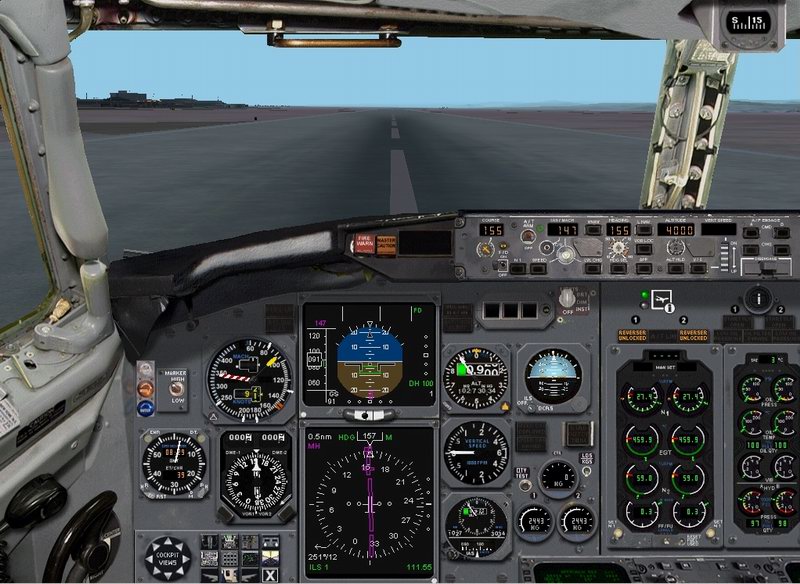Acknowledge the Fire Warn light

pos(363,242)
